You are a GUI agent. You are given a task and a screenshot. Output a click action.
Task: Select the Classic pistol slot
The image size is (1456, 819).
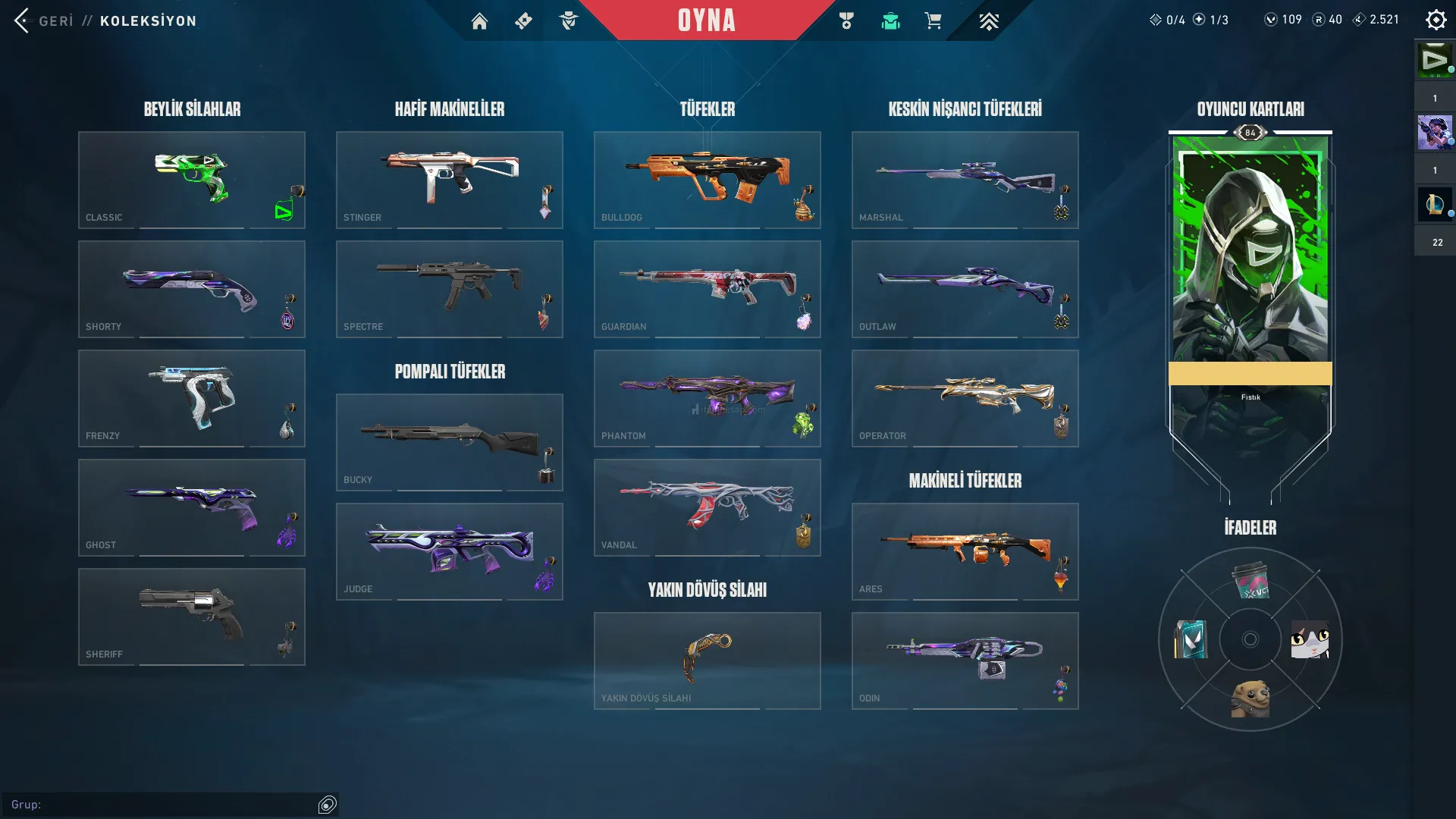[x=192, y=180]
